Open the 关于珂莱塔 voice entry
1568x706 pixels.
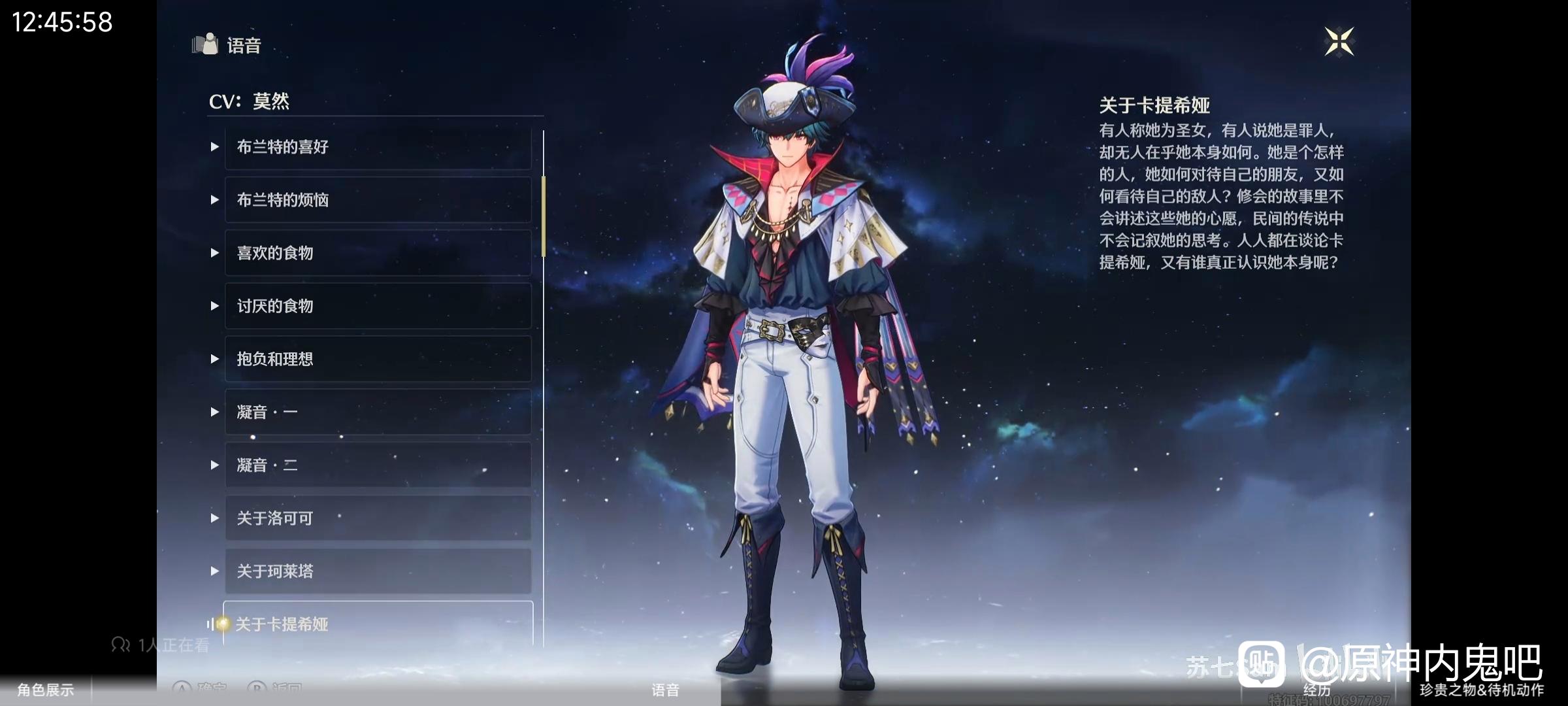pos(378,571)
